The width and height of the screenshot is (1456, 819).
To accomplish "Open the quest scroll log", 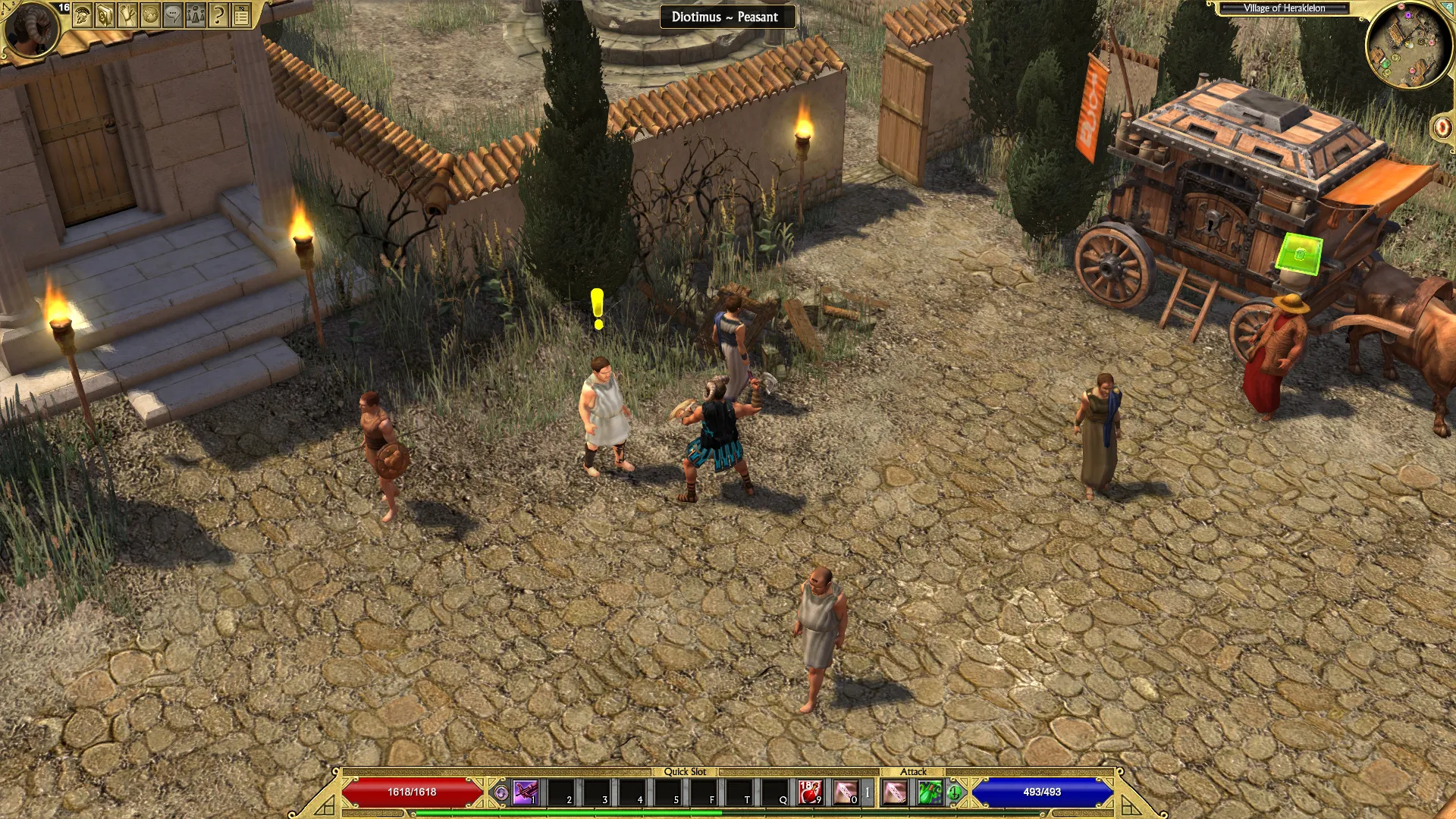I will click(128, 15).
